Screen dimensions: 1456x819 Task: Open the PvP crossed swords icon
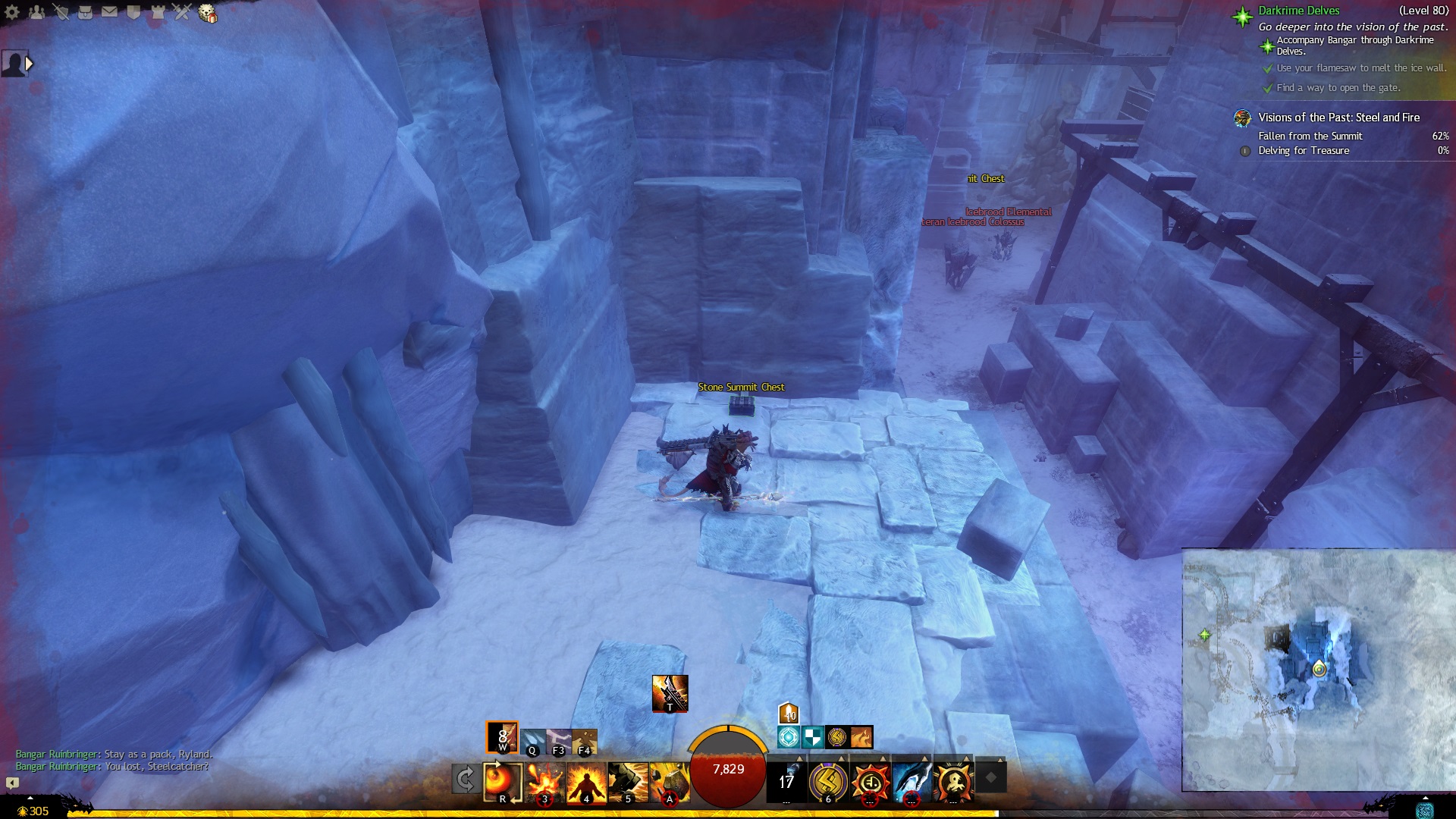182,12
